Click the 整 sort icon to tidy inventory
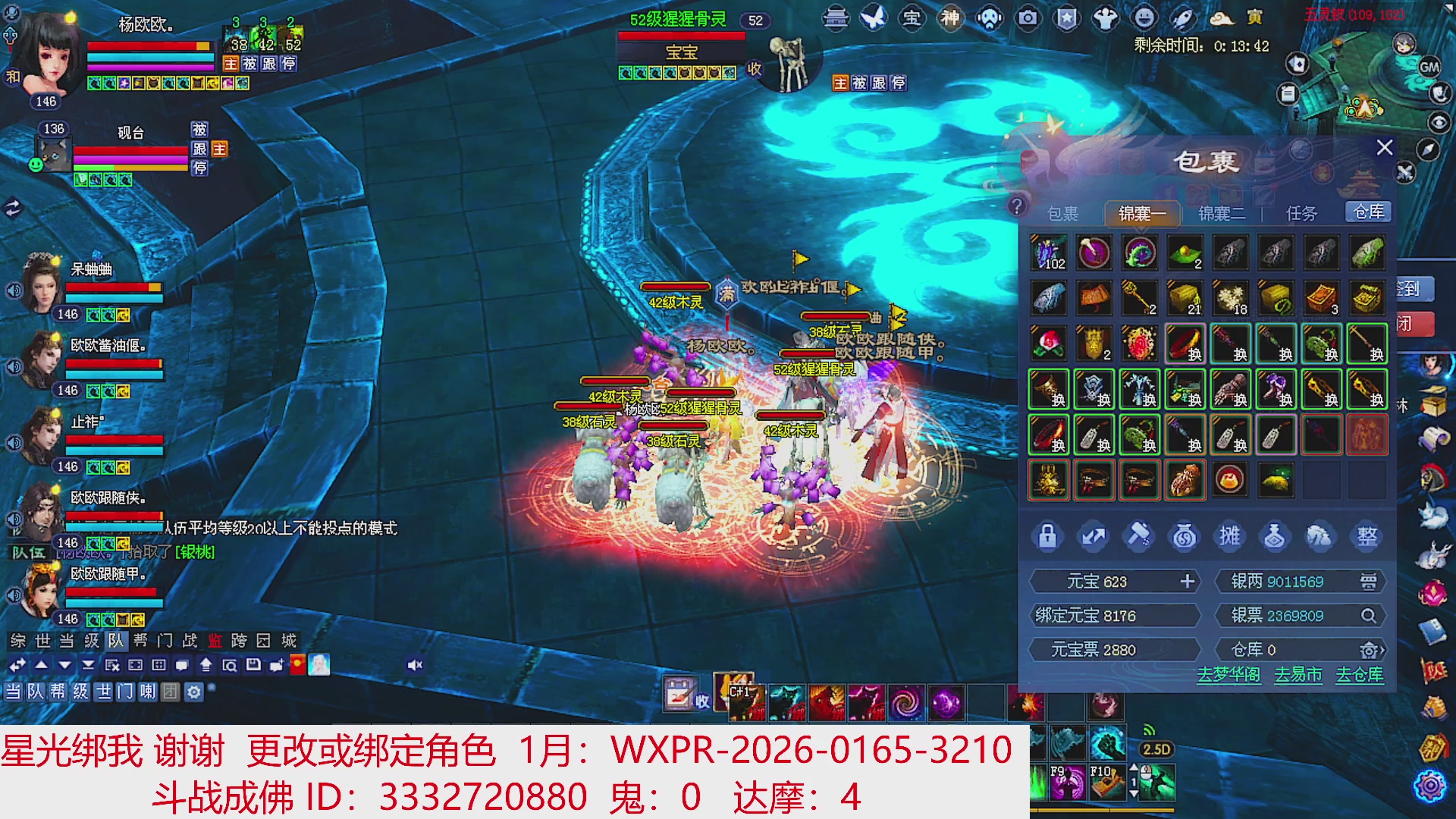Viewport: 1456px width, 819px height. coord(1367,536)
